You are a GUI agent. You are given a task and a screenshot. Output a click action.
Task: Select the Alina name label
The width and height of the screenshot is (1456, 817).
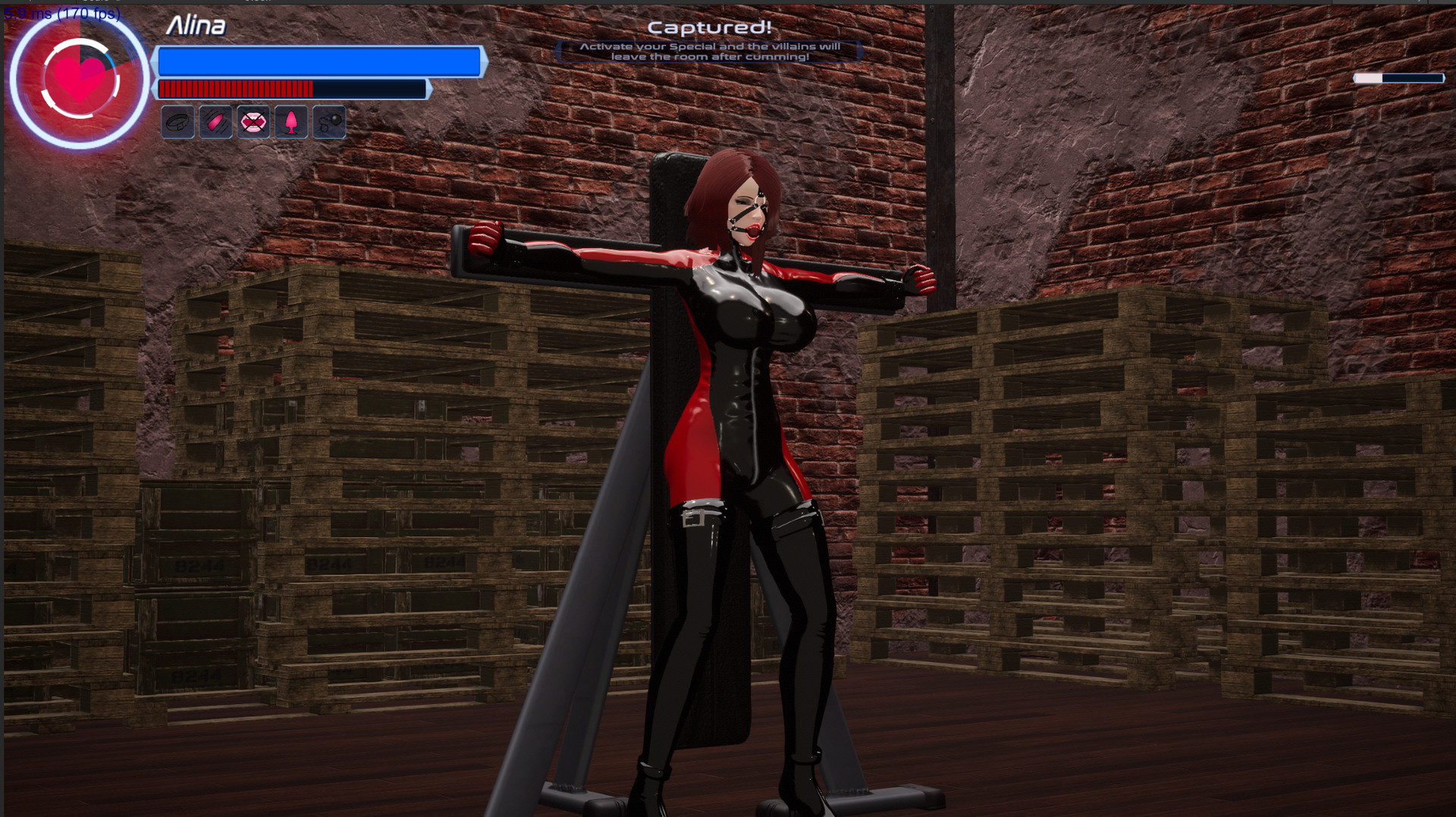tap(197, 26)
